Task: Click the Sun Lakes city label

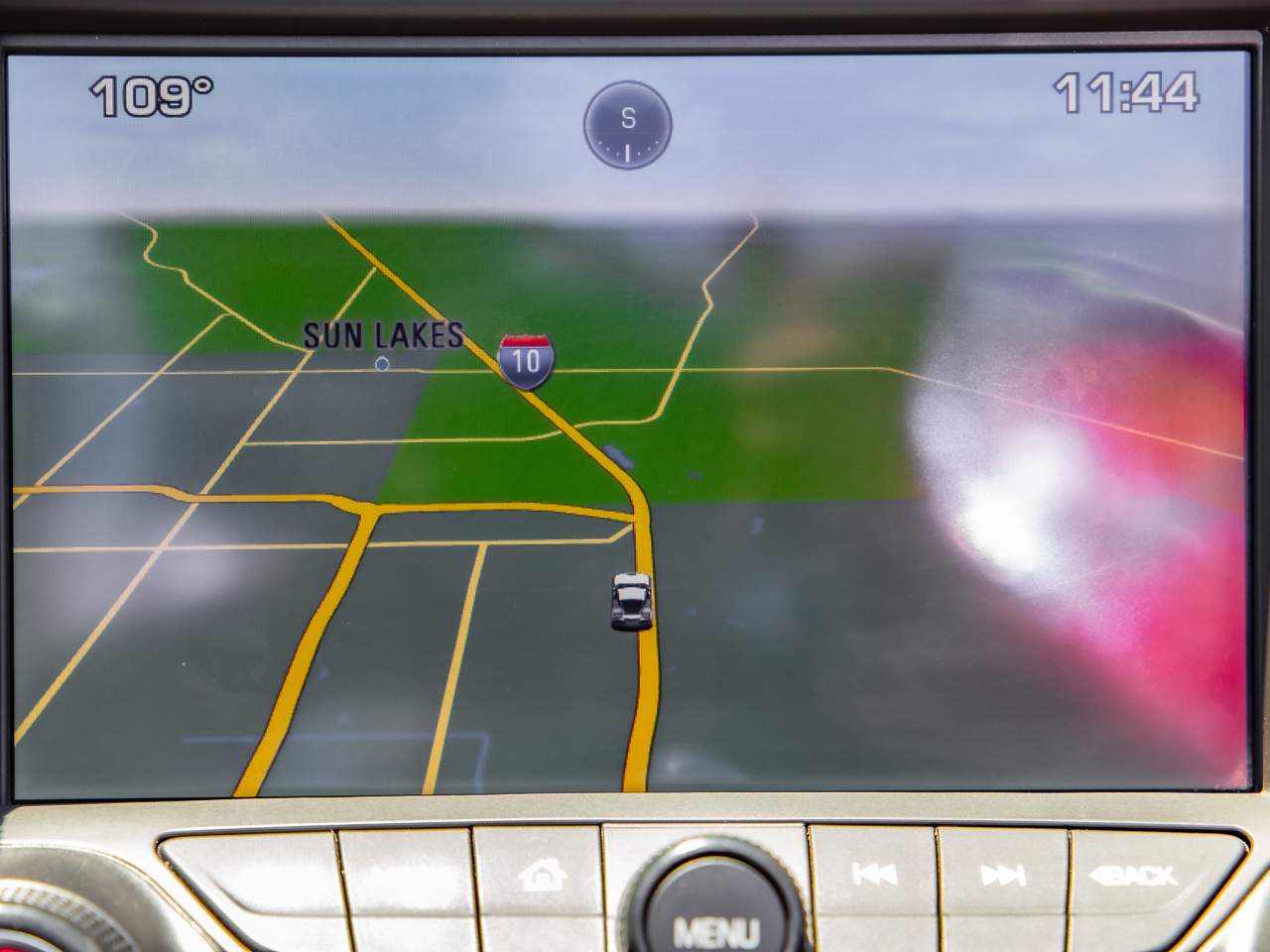Action: [383, 336]
